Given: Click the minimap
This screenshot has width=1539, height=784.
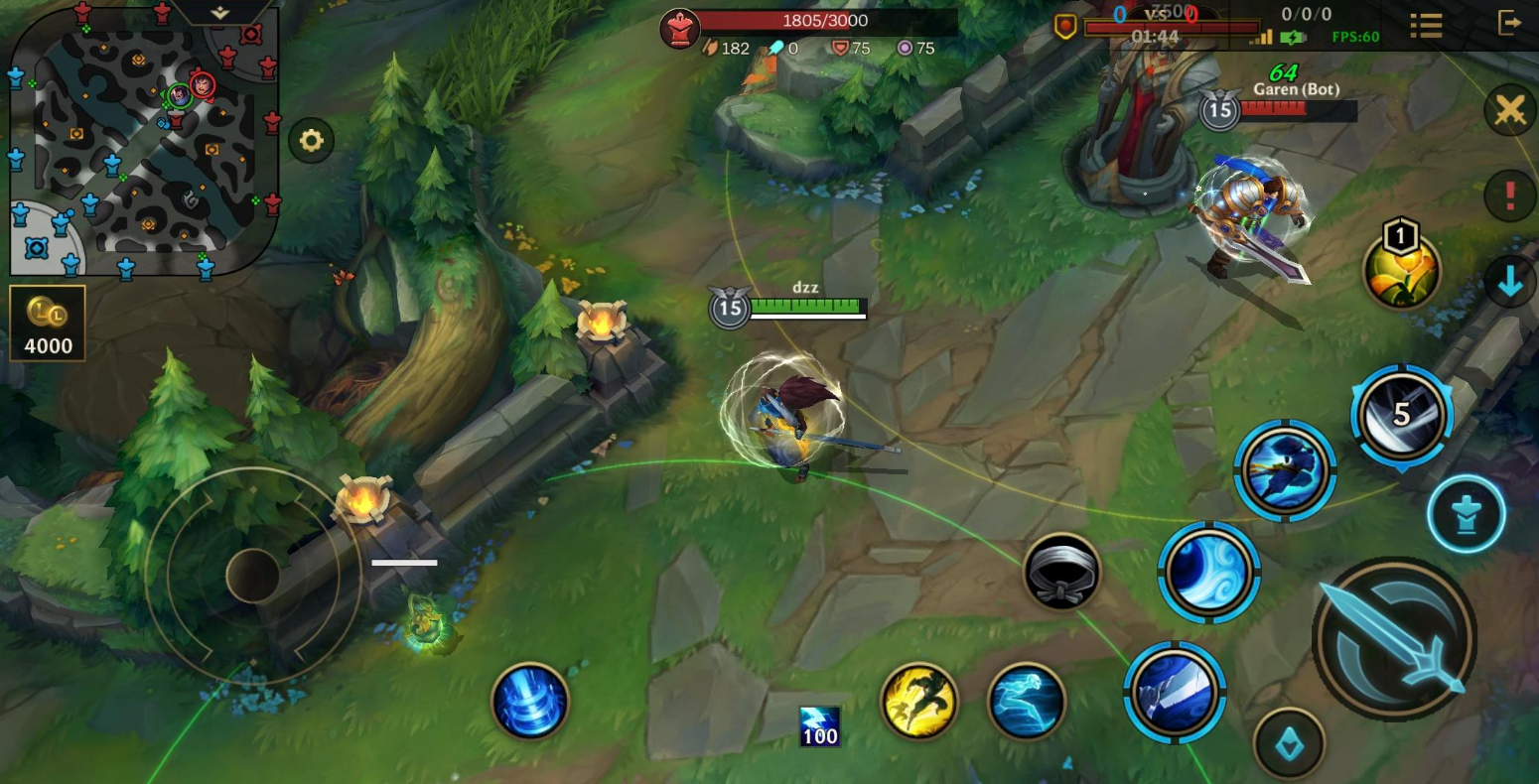Looking at the screenshot, I should coord(144,139).
